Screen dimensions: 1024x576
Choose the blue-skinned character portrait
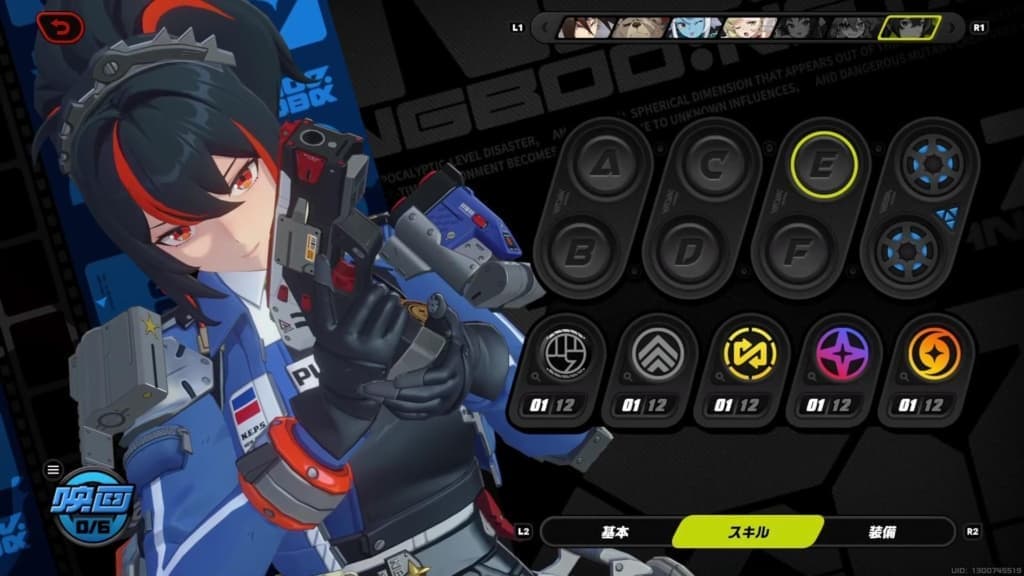(x=692, y=27)
